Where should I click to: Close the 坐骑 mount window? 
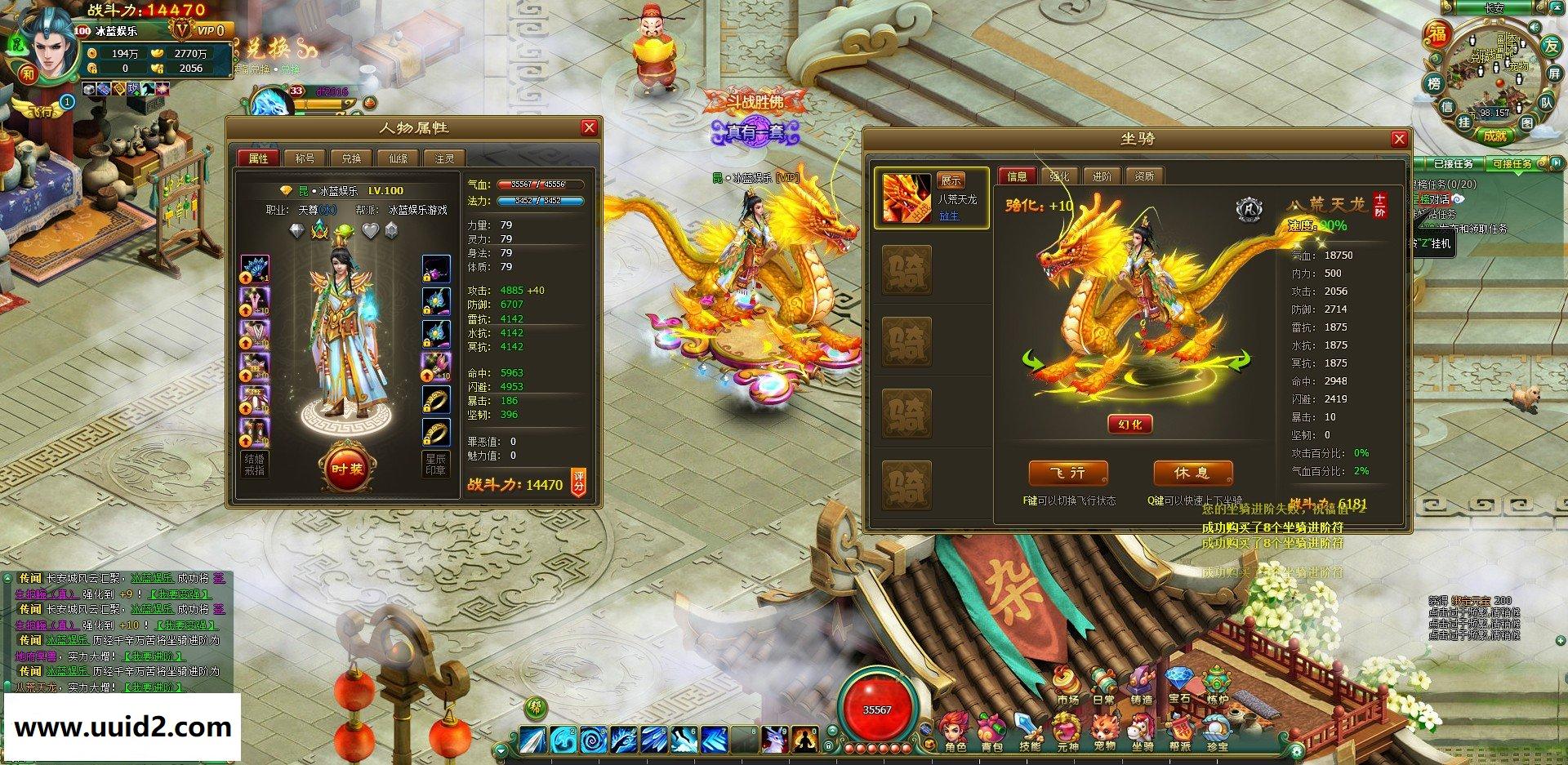click(x=1399, y=139)
